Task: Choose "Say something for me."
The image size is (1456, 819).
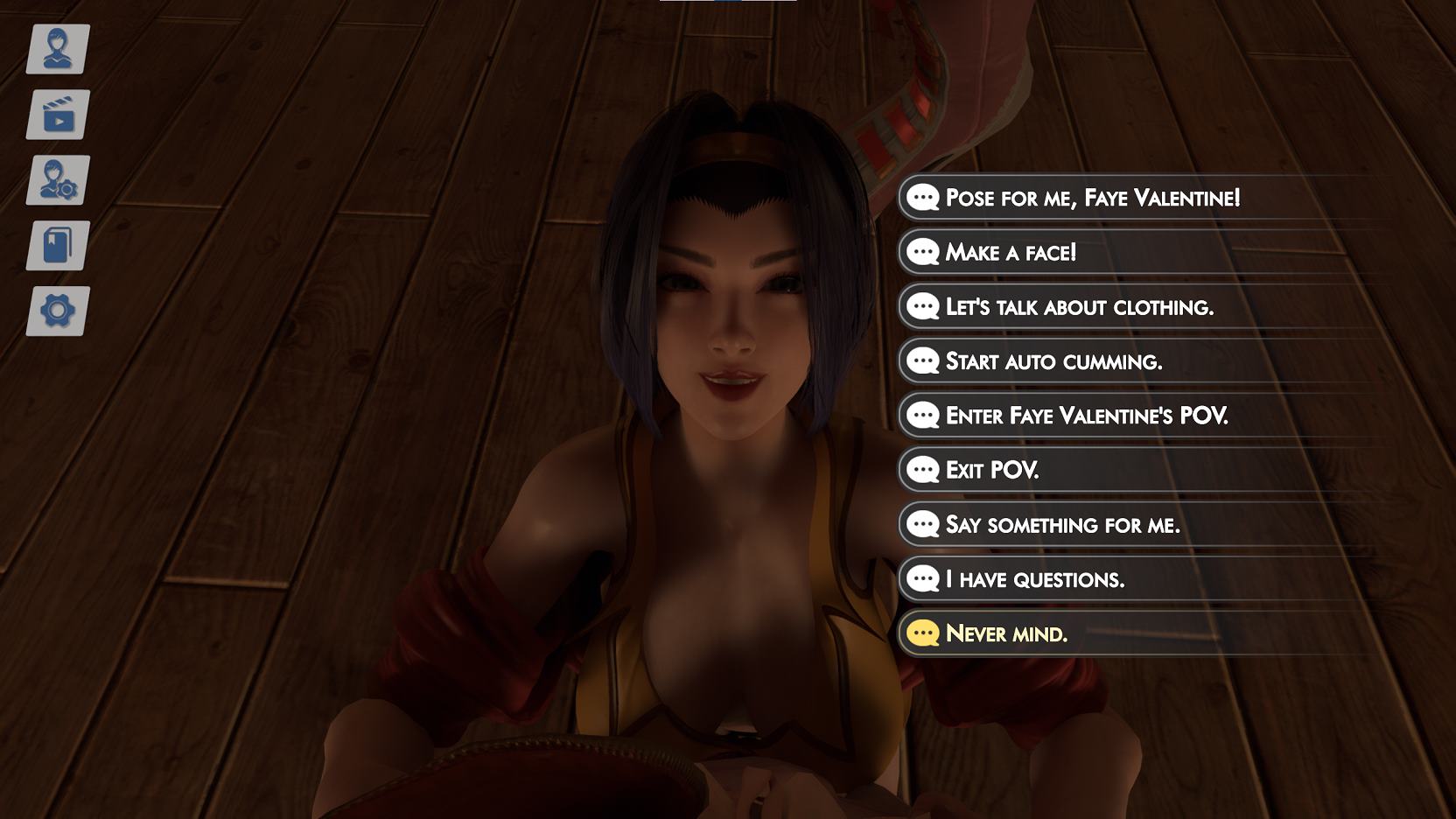Action: (x=1062, y=525)
